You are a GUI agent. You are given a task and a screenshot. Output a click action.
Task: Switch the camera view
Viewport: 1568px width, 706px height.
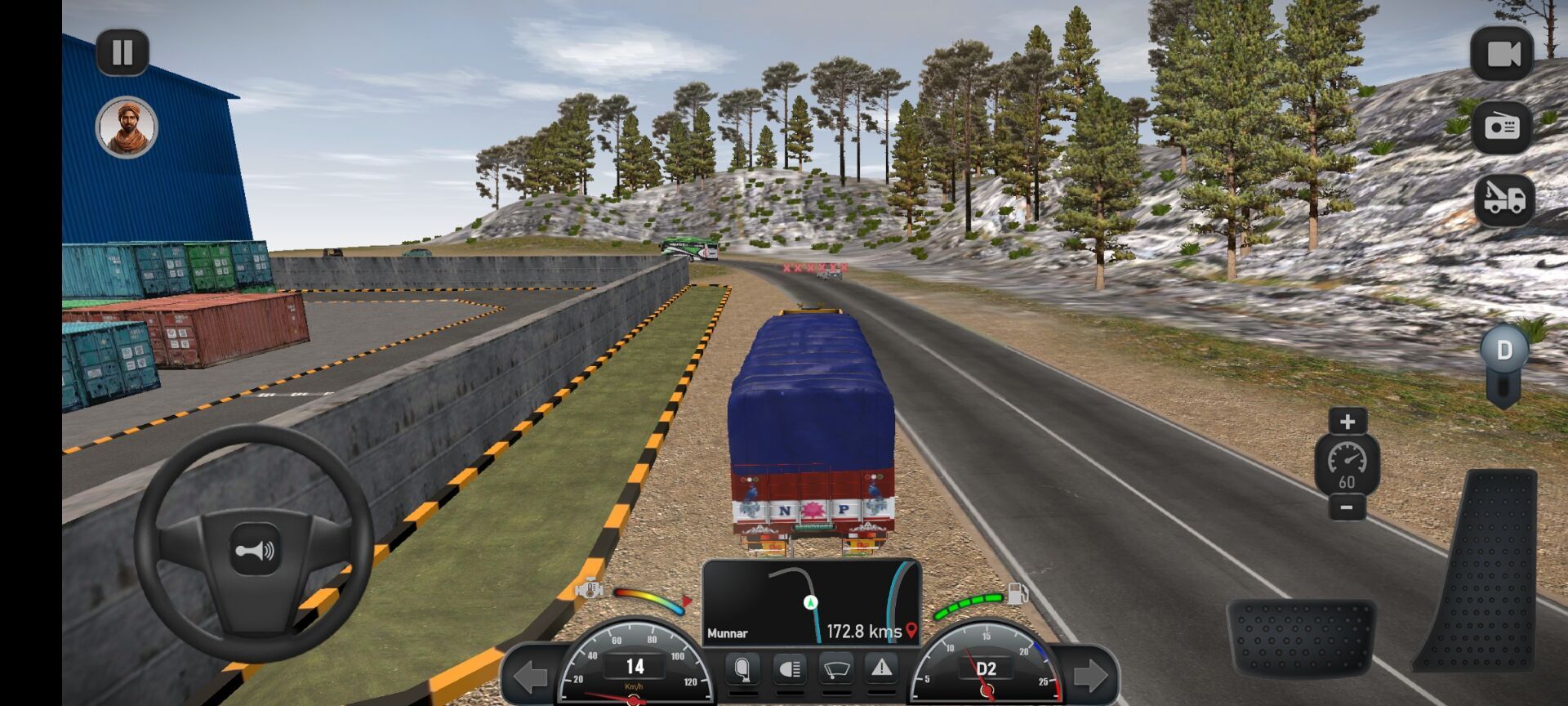pyautogui.click(x=1502, y=54)
